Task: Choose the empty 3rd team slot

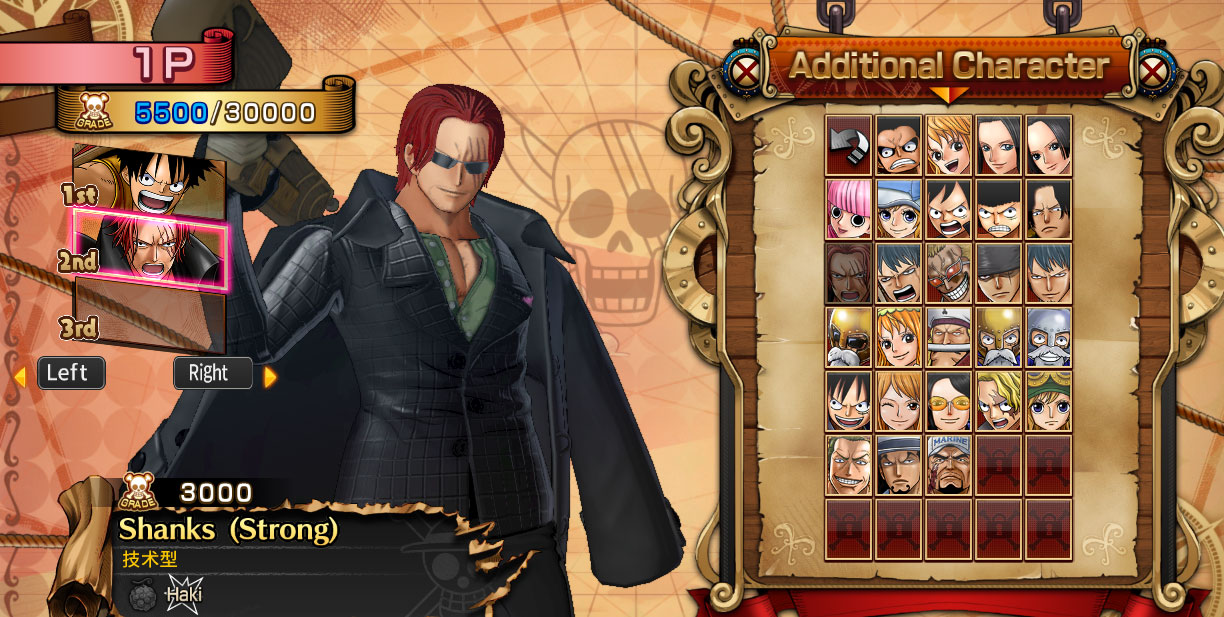Action: point(150,318)
